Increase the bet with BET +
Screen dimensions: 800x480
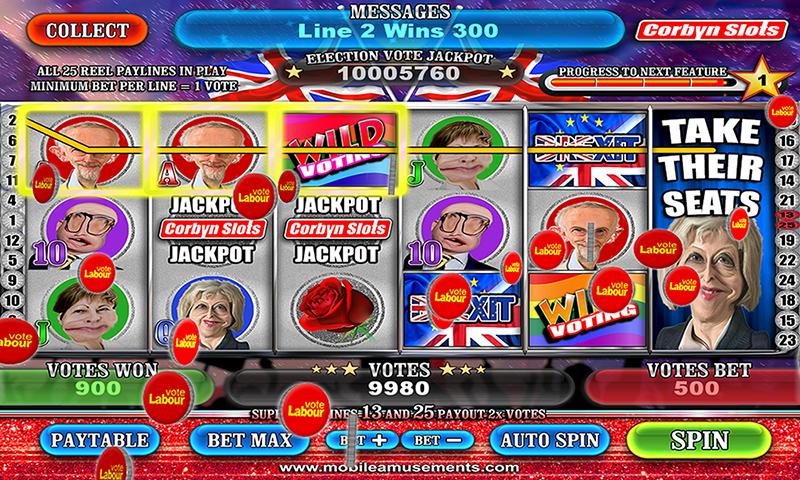tap(360, 440)
